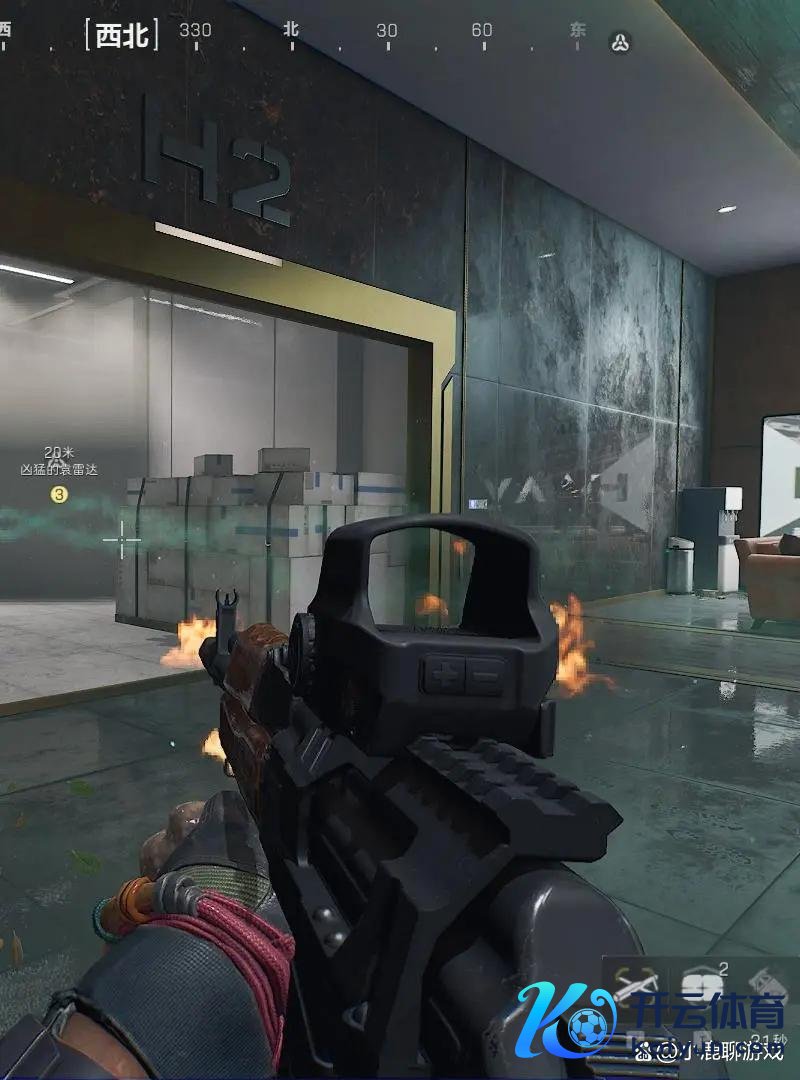Viewport: 800px width, 1080px height.
Task: Click the yellow number 3 teammate marker
Action: click(x=59, y=494)
